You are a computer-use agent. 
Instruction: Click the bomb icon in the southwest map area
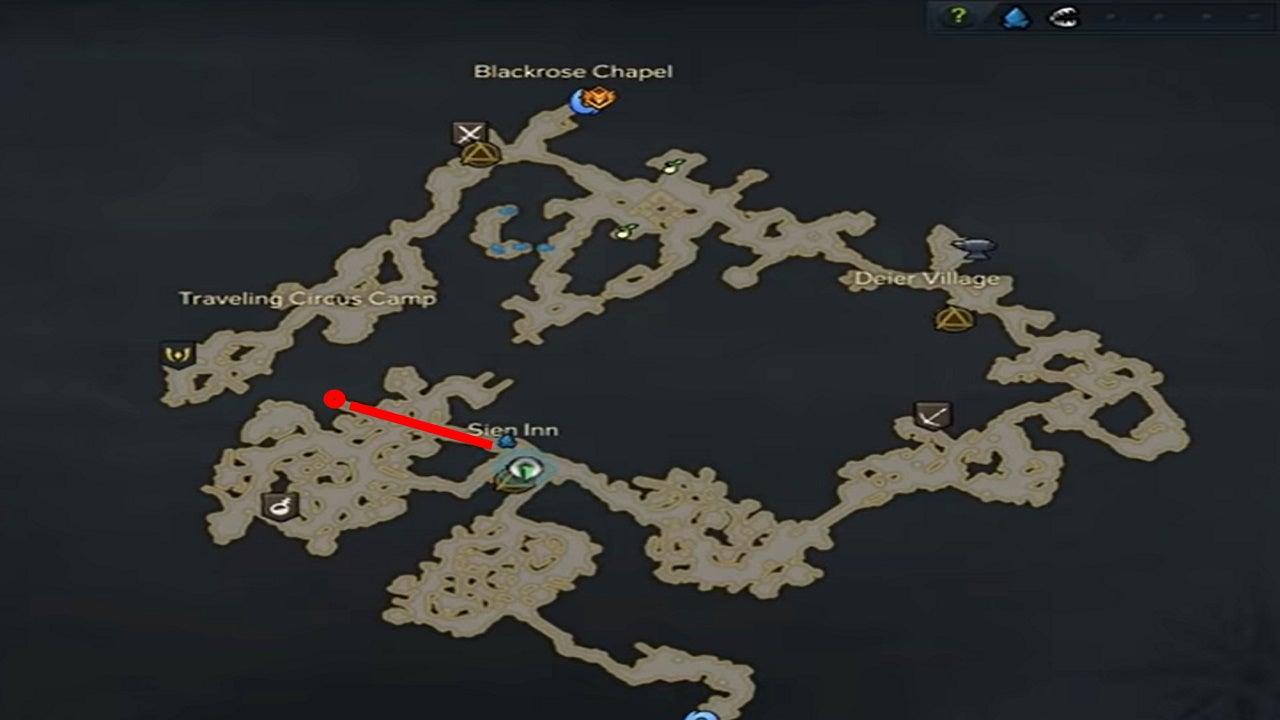(279, 505)
